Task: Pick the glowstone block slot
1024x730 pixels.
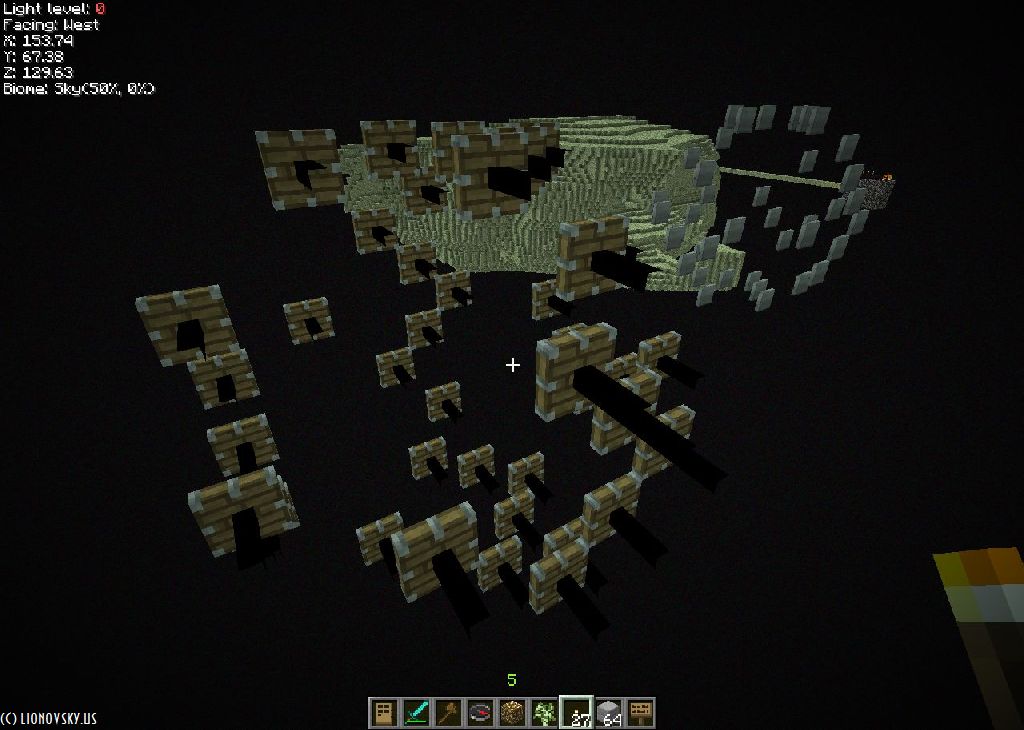Action: click(x=511, y=713)
